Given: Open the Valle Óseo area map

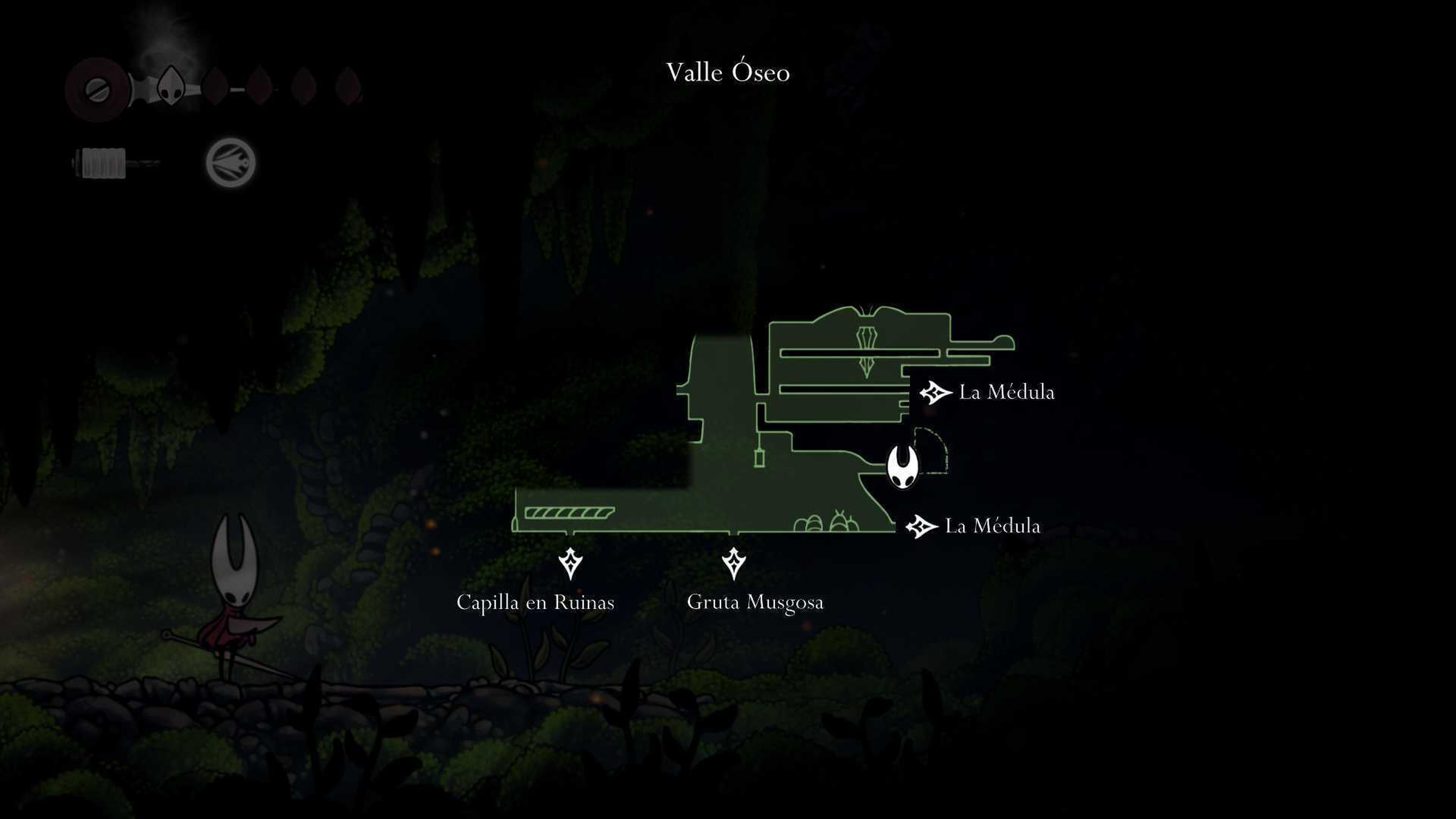Looking at the screenshot, I should (728, 72).
